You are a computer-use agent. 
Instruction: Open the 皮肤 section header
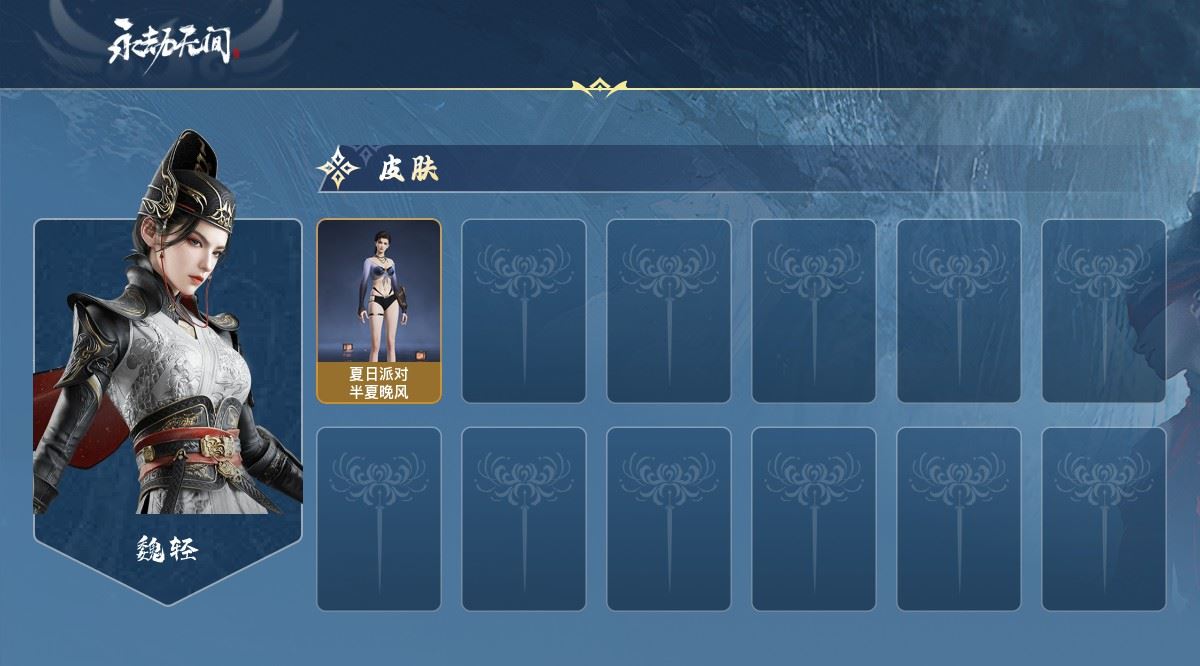[x=408, y=170]
